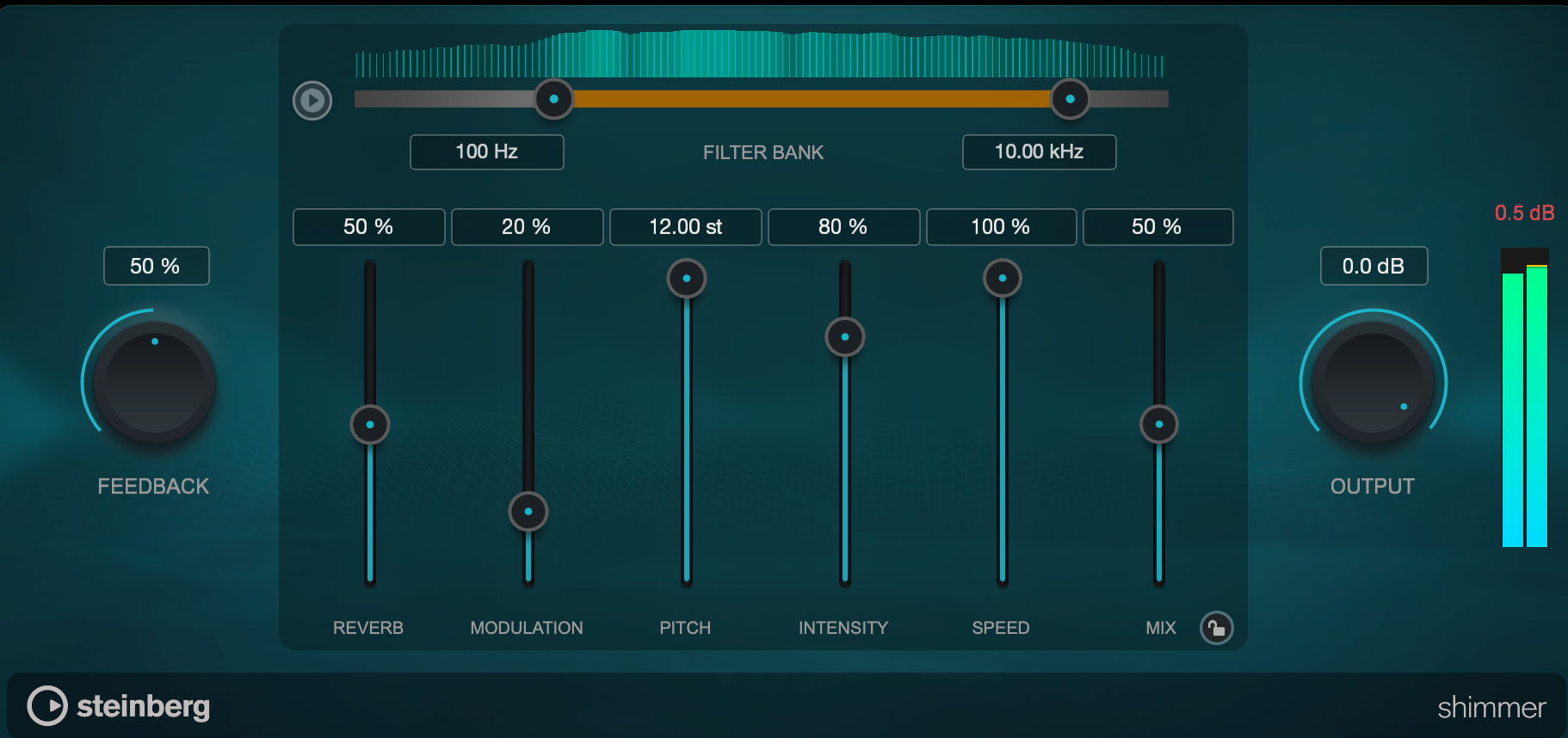Click the audition preview play icon
Image resolution: width=1568 pixels, height=738 pixels.
tap(312, 101)
